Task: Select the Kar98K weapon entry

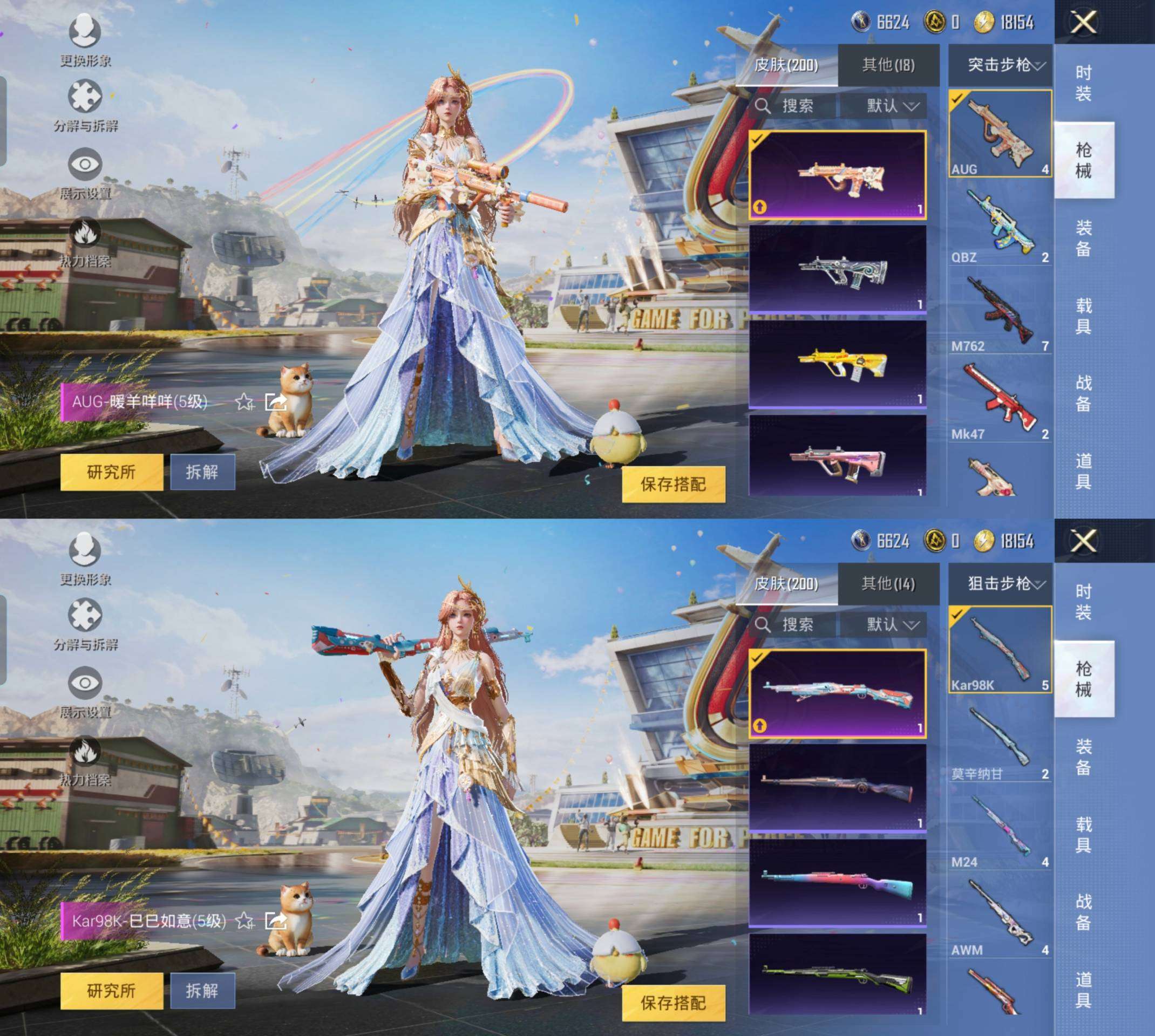Action: tap(1000, 650)
